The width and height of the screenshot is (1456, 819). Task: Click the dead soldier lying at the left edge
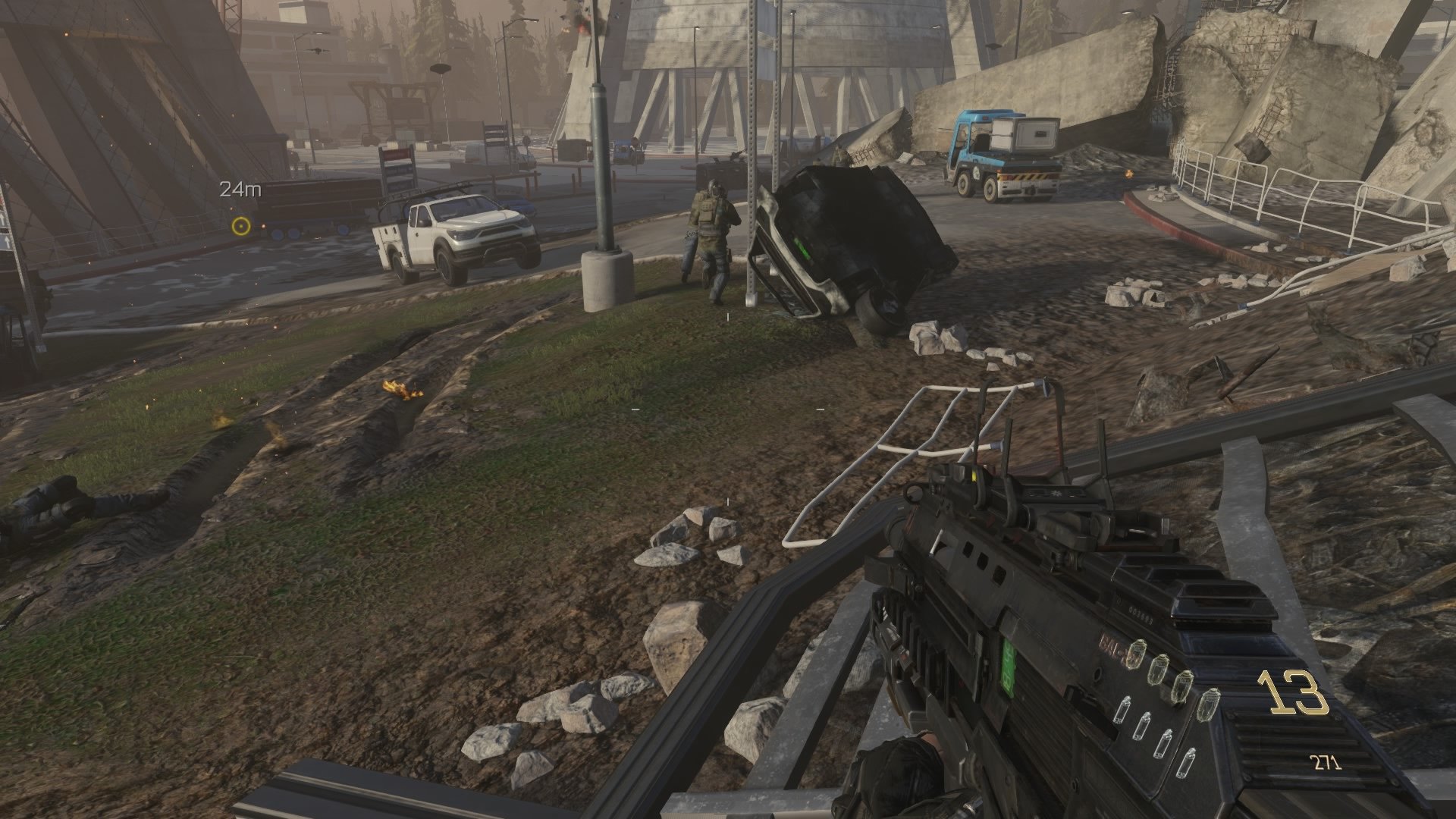[x=61, y=500]
